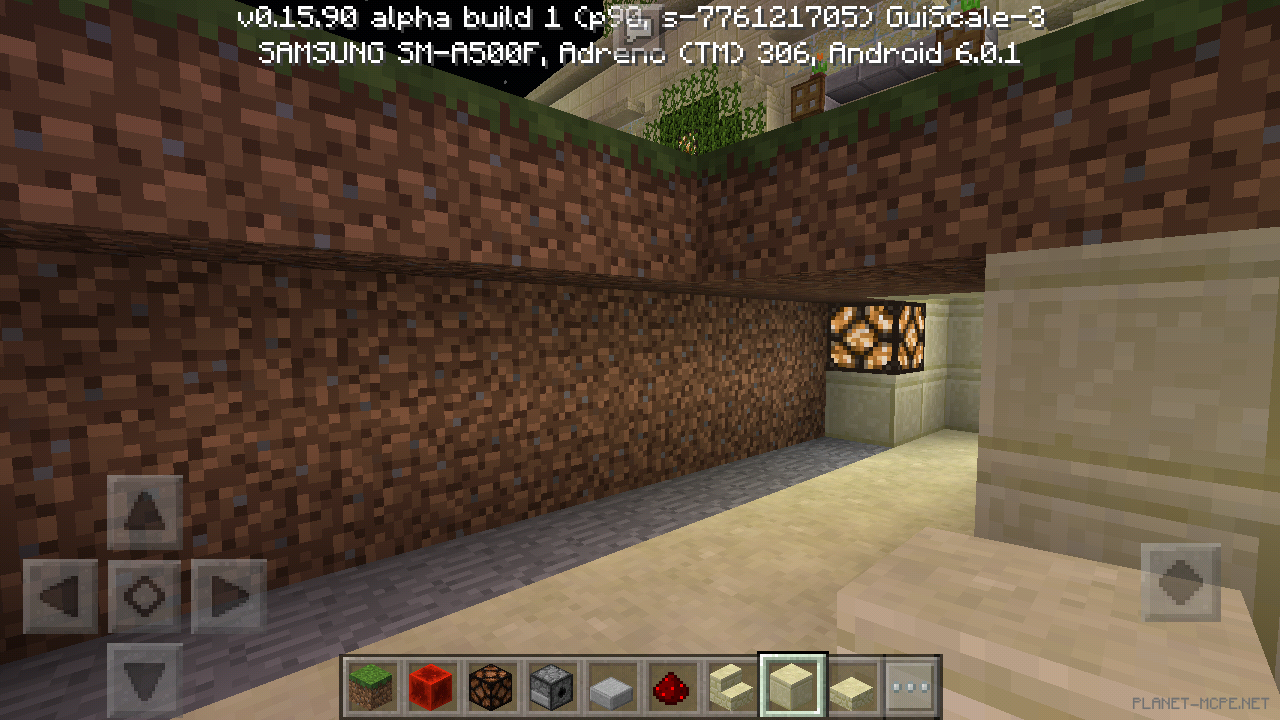Toggle sneak with the center diamond control
1280x720 pixels.
tap(143, 597)
